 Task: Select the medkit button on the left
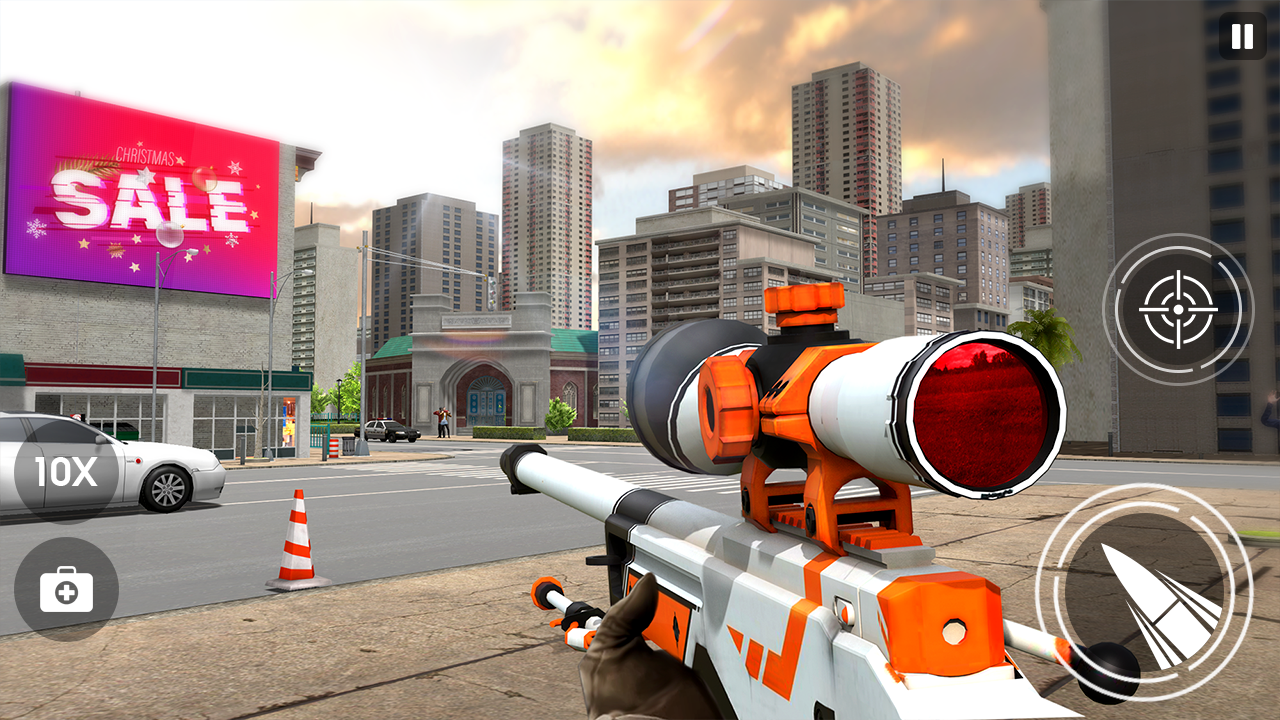coord(63,590)
